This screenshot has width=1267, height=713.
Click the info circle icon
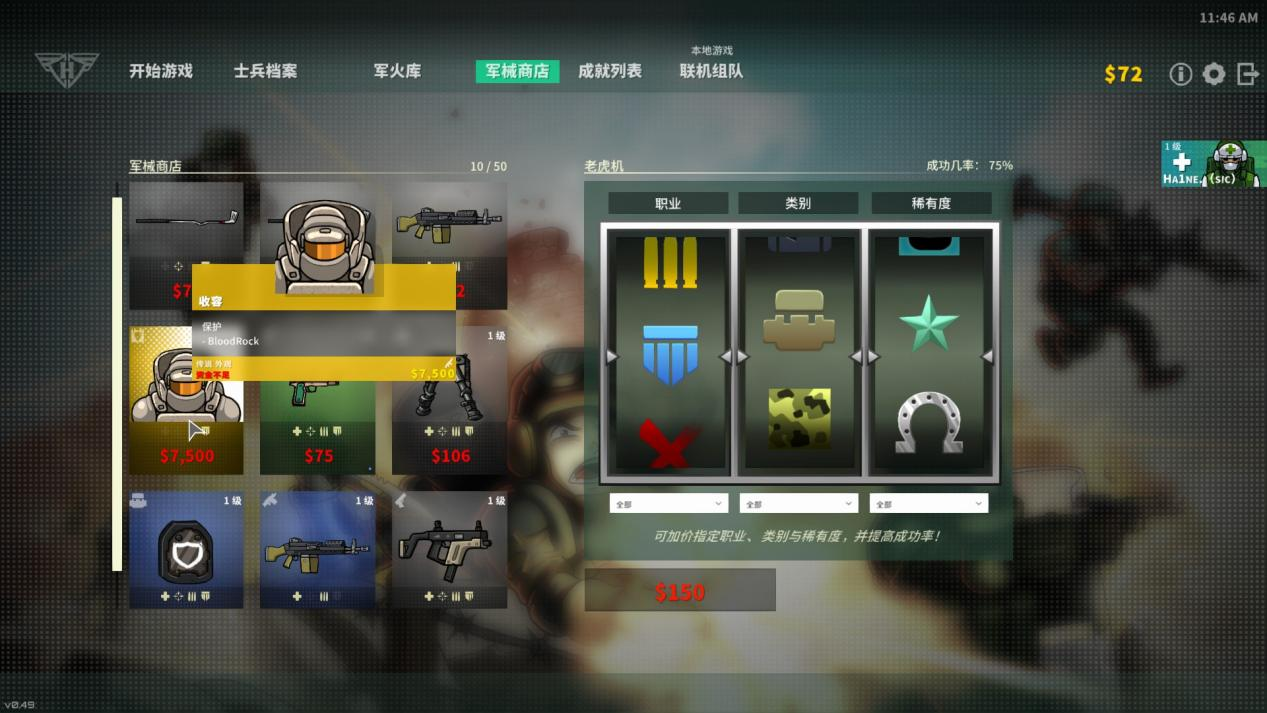click(x=1181, y=74)
